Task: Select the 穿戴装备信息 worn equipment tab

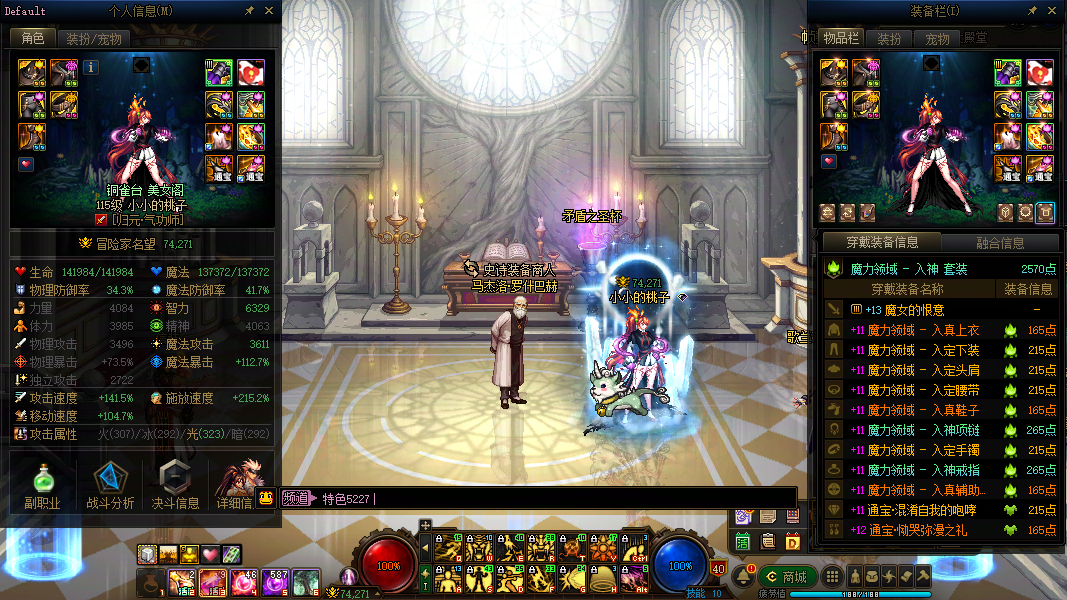Action: pos(882,242)
